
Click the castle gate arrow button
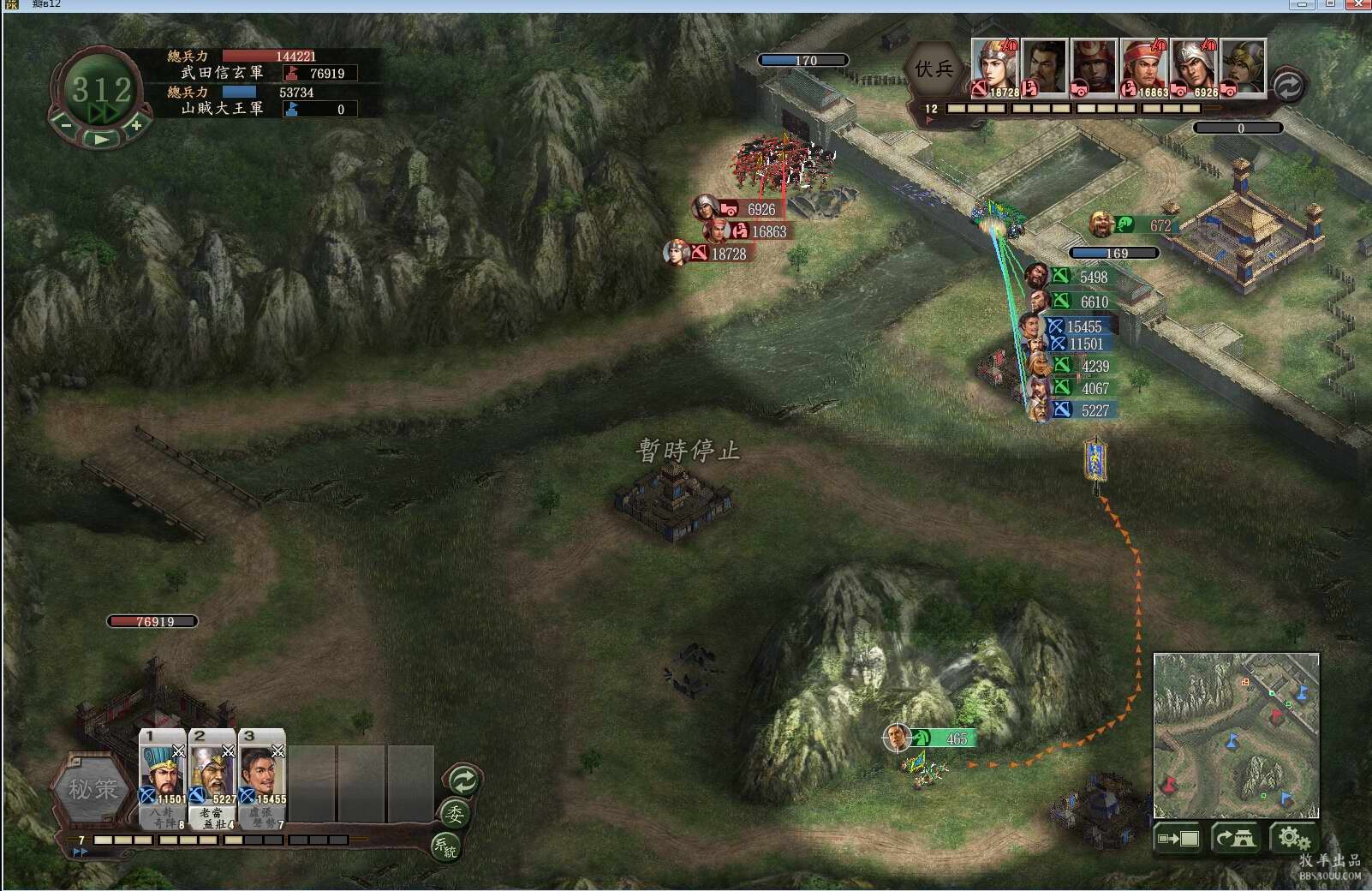[1235, 838]
